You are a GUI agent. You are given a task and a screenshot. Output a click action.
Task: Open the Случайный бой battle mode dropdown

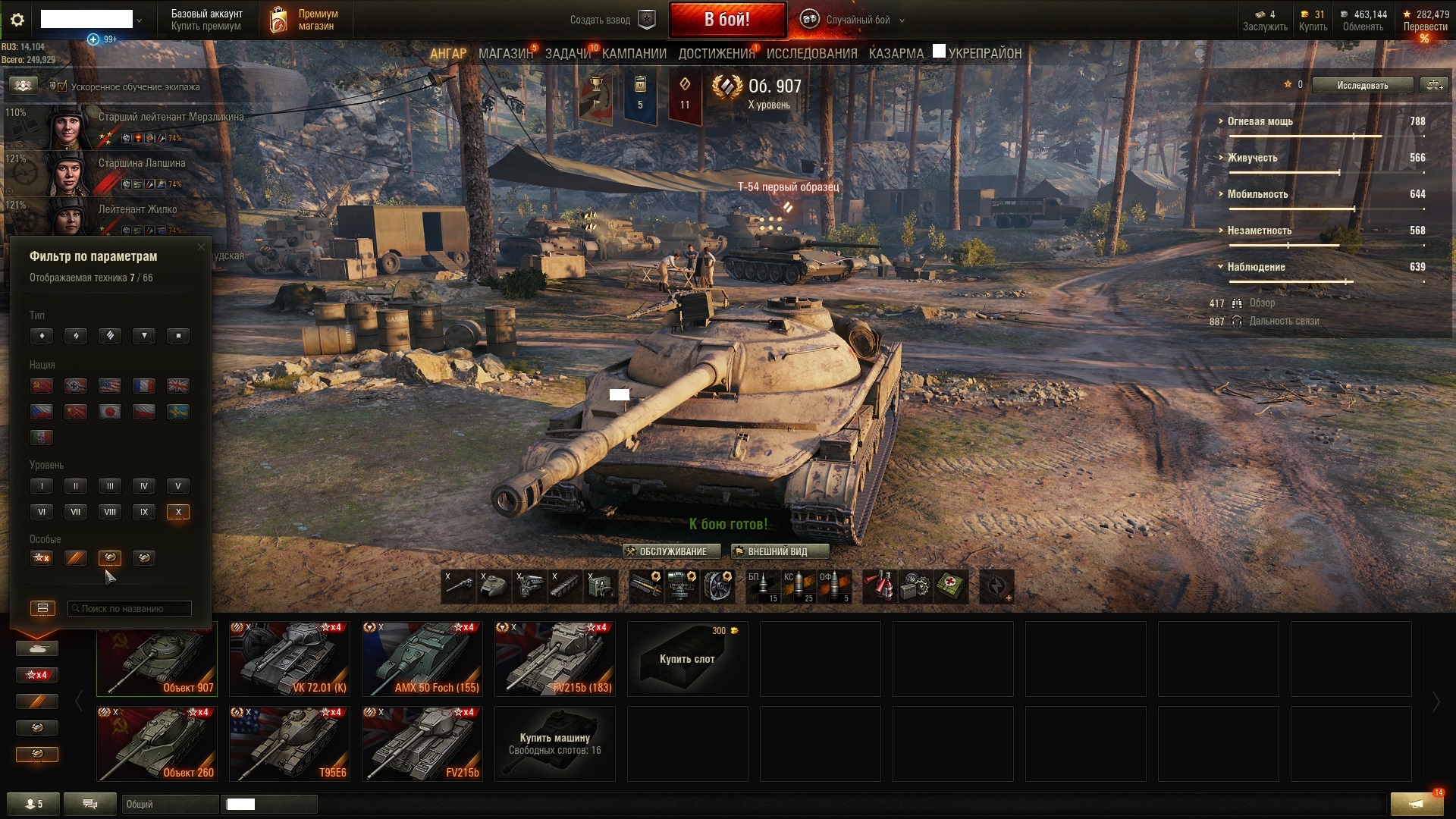(857, 20)
